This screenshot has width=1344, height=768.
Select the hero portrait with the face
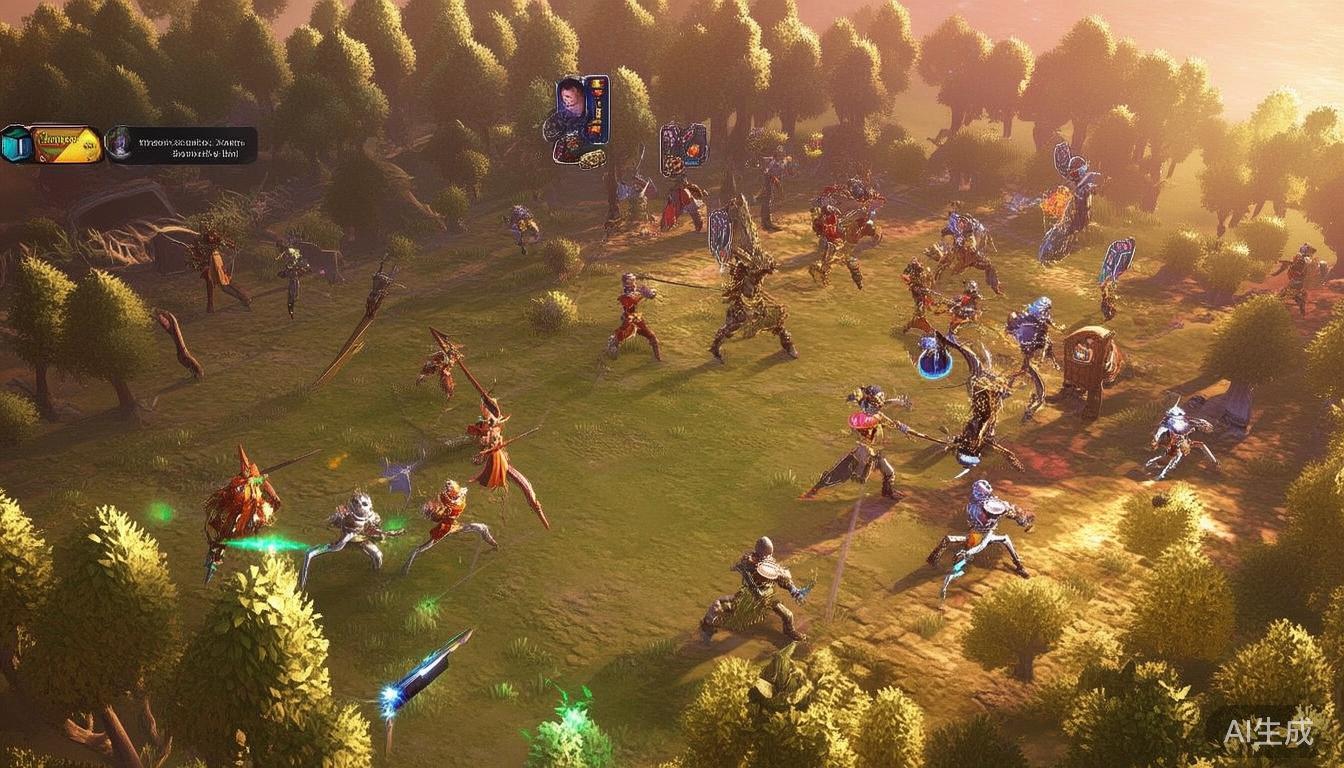tap(571, 97)
